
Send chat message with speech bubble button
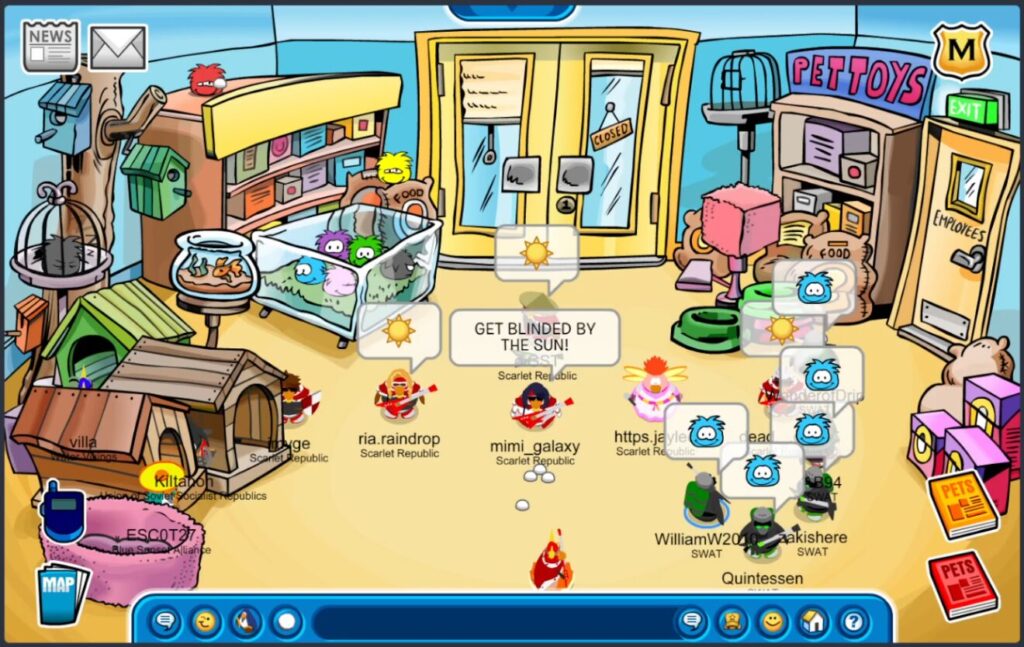691,622
